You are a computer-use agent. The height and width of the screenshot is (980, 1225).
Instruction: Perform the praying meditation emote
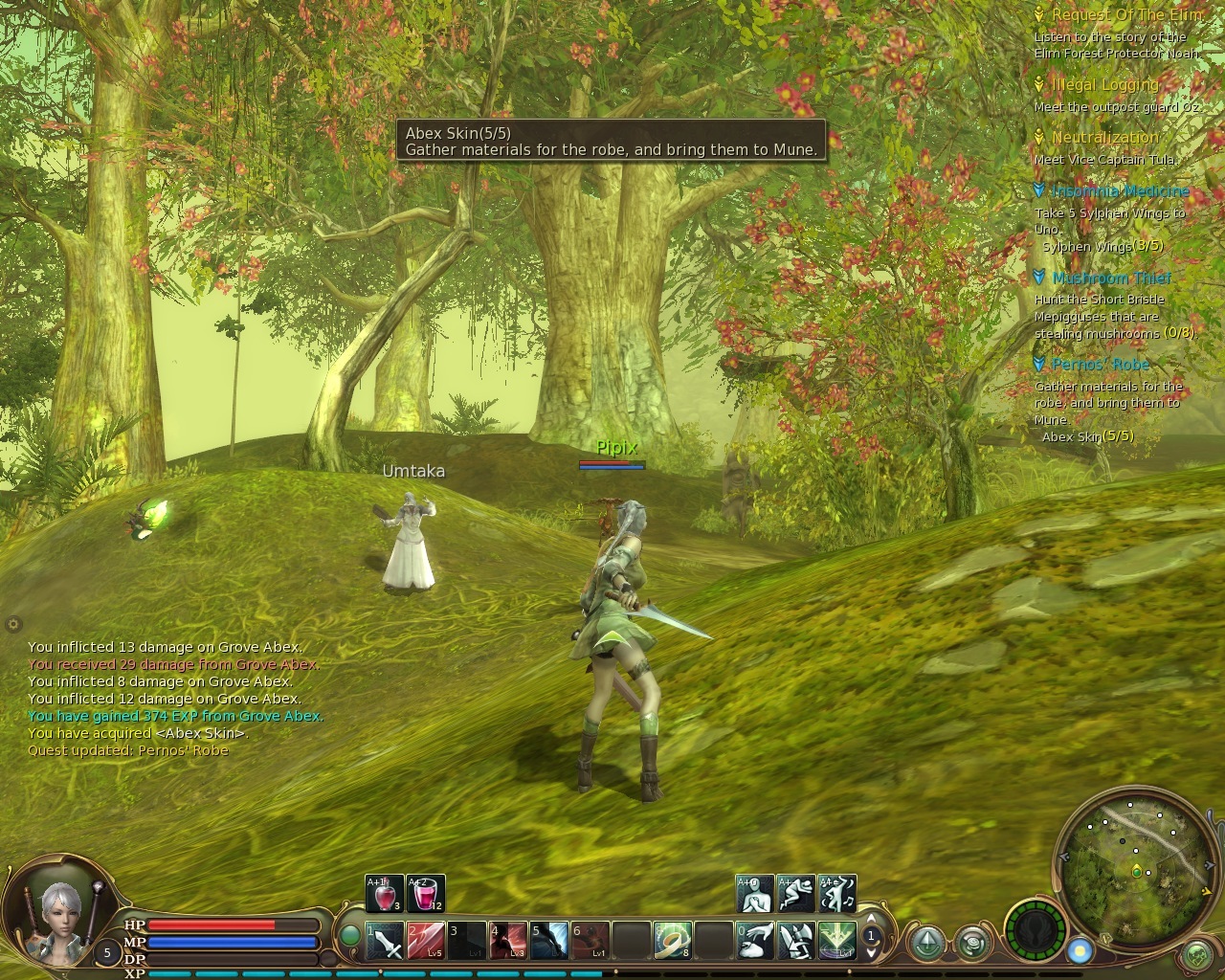[755, 894]
